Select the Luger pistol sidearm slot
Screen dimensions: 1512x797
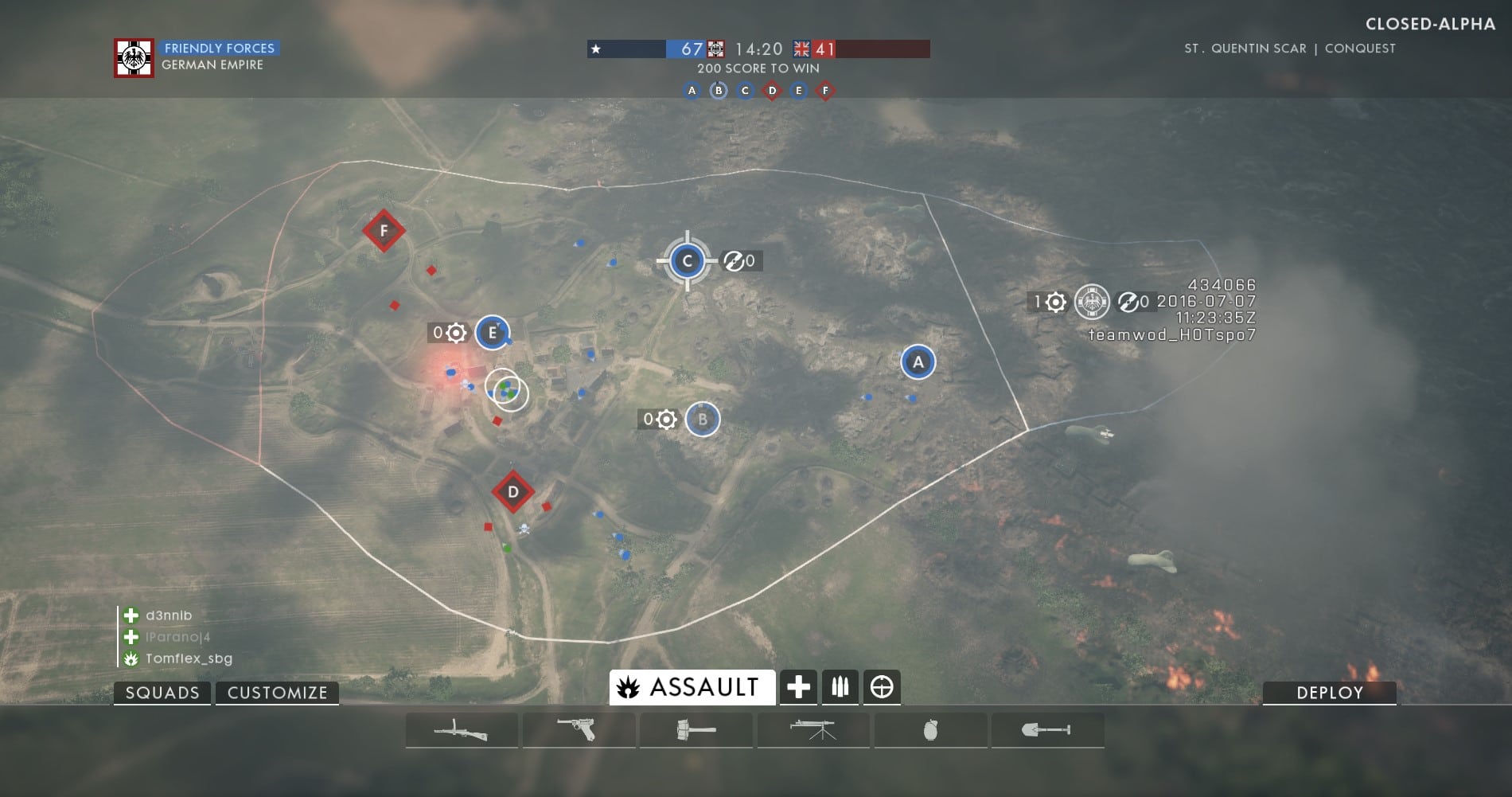[579, 730]
